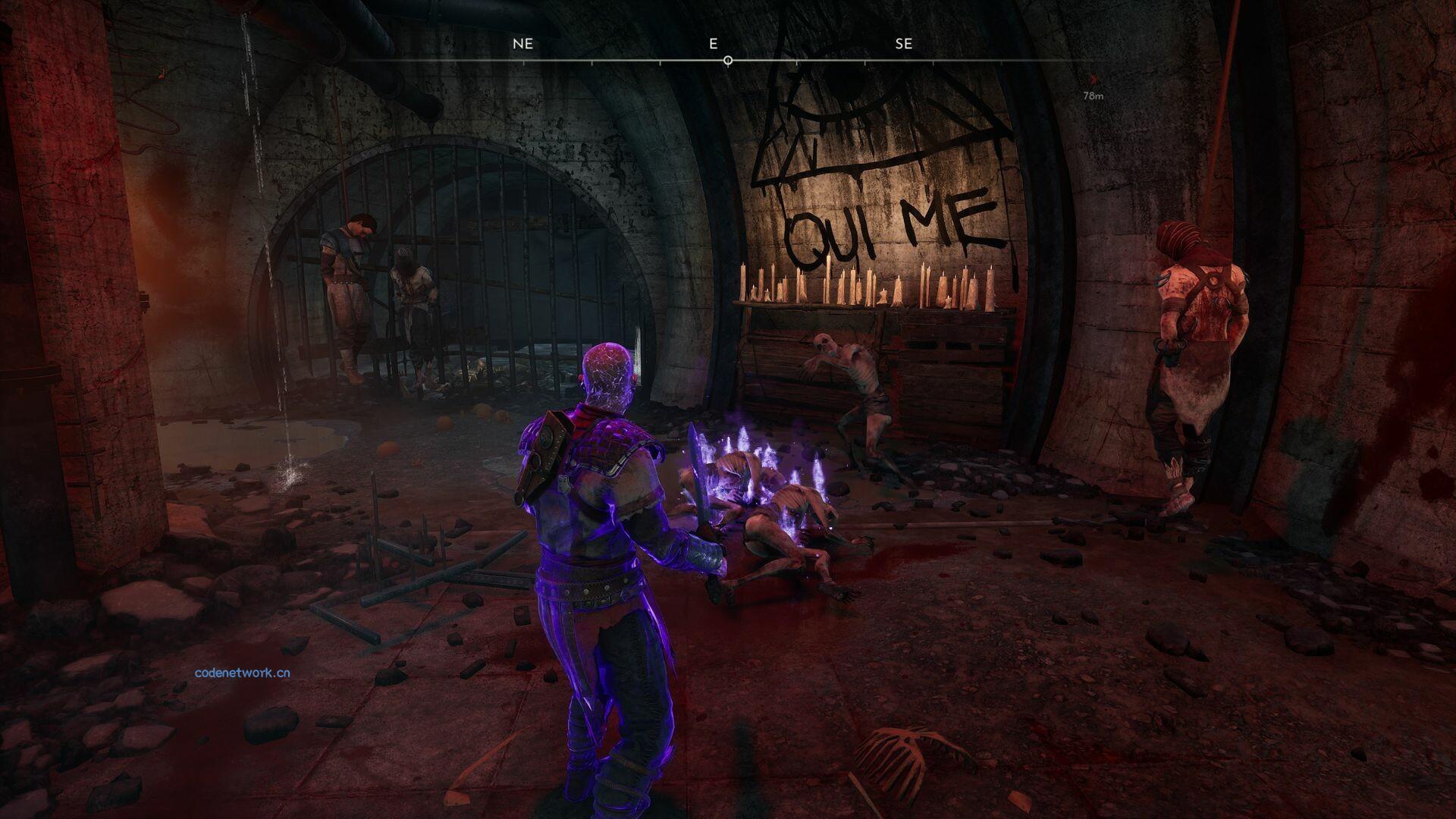The image size is (1456, 819).
Task: Open the codenetwork.cn watermark link
Action: [242, 673]
